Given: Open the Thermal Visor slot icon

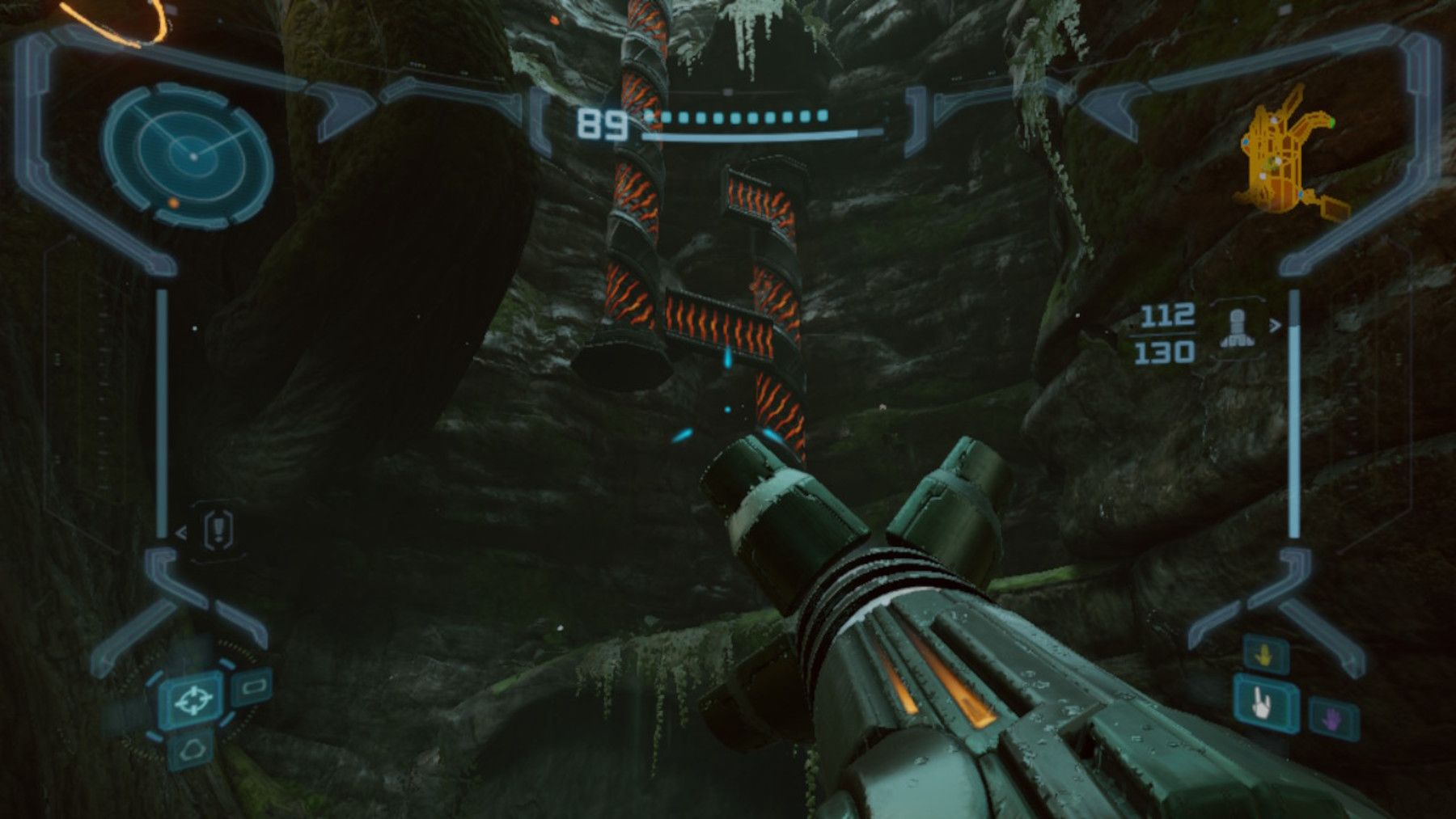Looking at the screenshot, I should (x=192, y=750).
